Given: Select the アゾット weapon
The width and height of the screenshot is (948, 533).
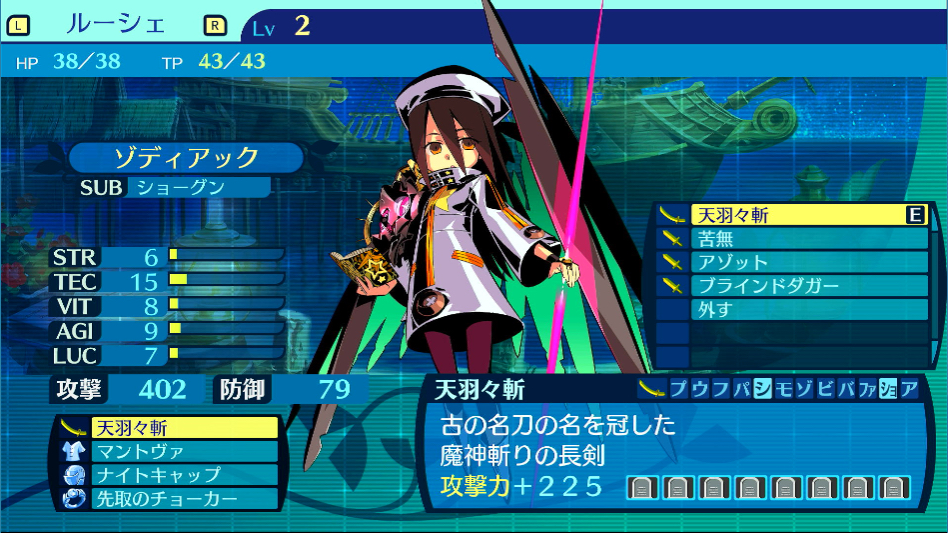Looking at the screenshot, I should pos(790,262).
